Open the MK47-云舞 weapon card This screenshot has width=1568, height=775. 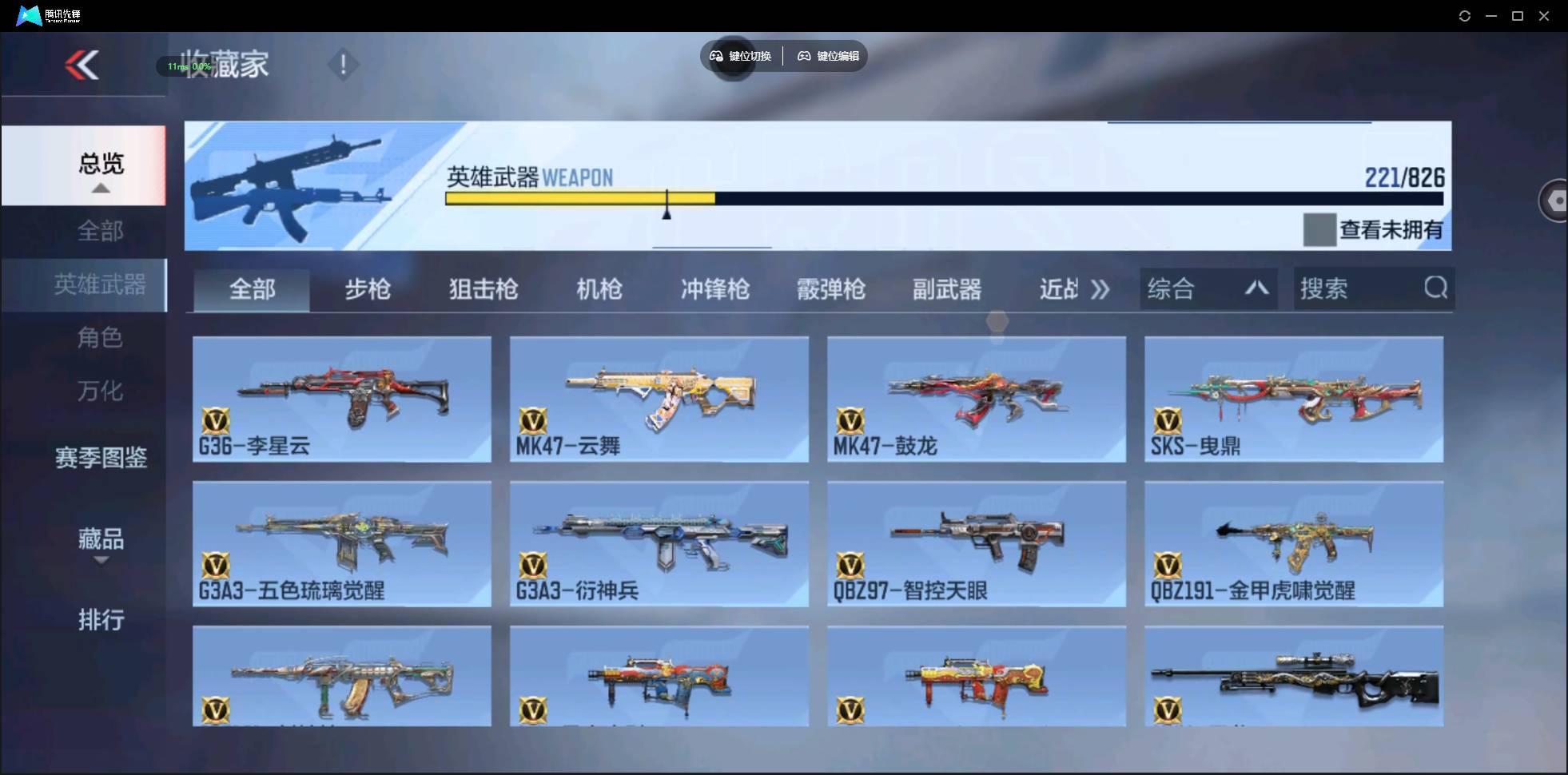click(x=658, y=399)
